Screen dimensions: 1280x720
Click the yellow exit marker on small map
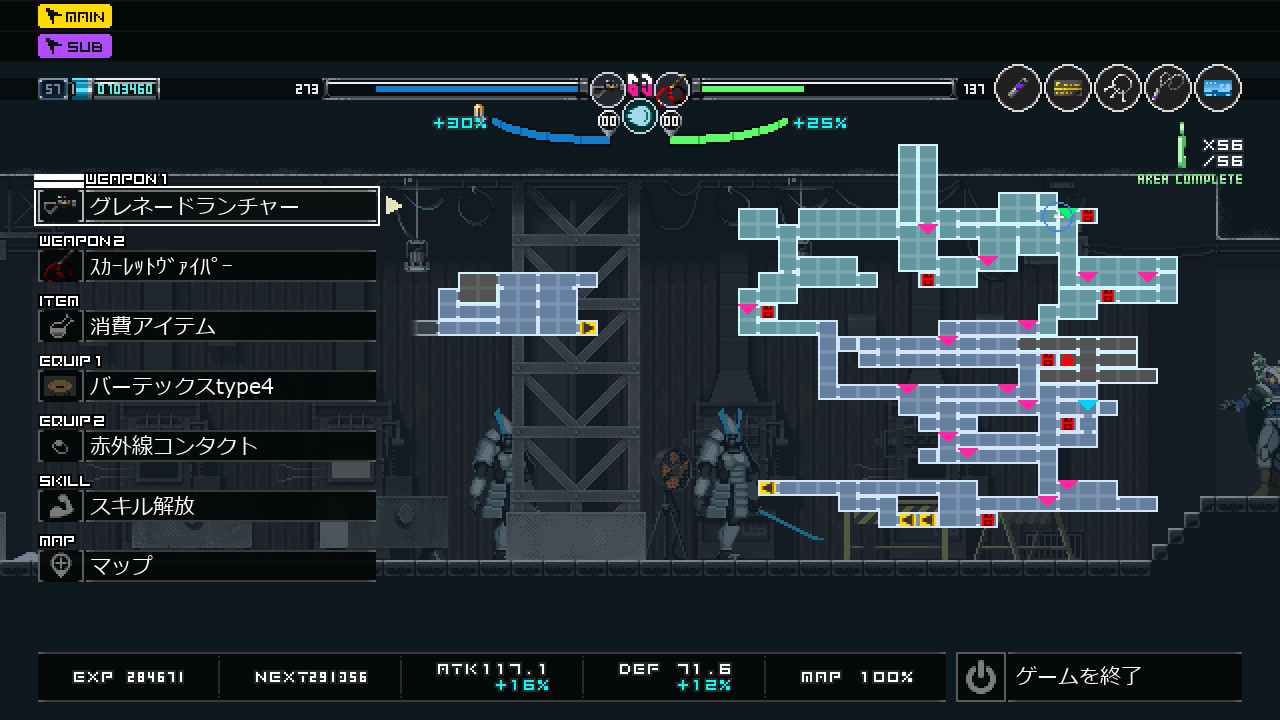[588, 327]
